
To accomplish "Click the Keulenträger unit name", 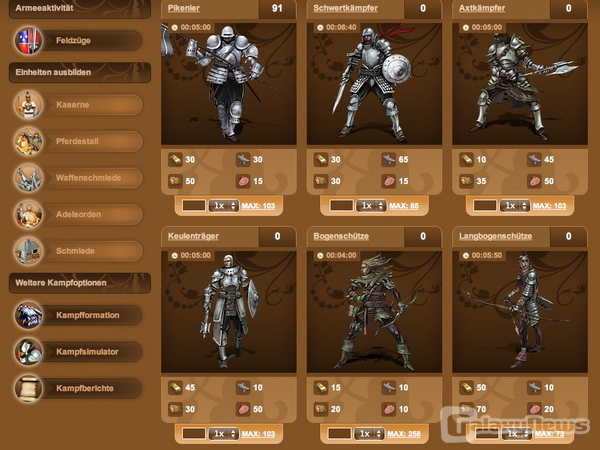I will click(194, 236).
